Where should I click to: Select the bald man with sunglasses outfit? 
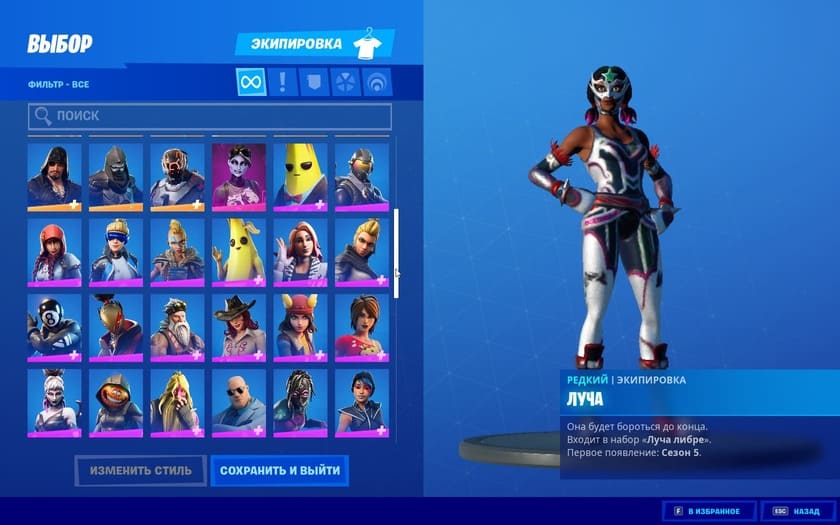(239, 401)
